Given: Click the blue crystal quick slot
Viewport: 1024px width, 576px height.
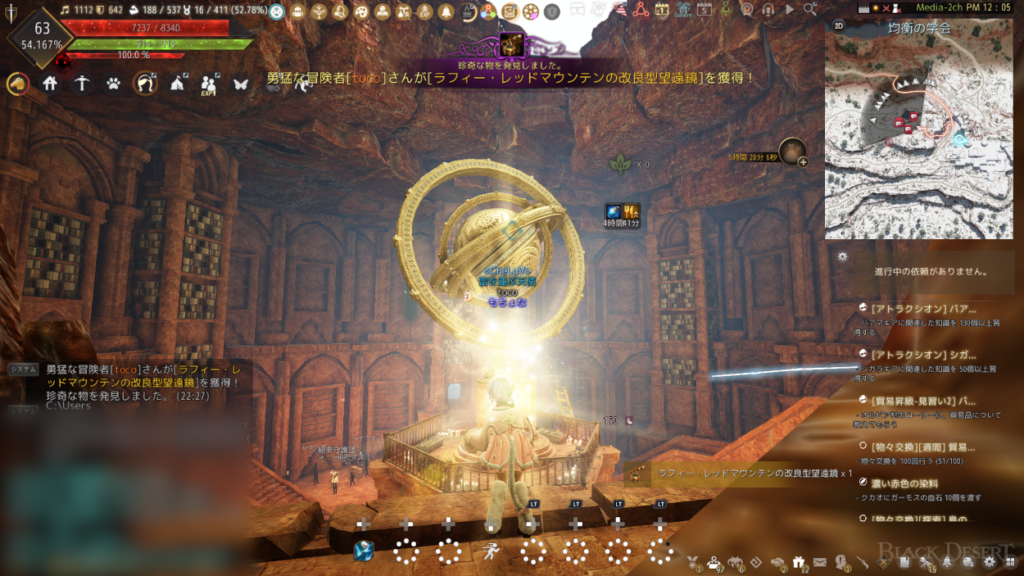Looking at the screenshot, I should (364, 549).
